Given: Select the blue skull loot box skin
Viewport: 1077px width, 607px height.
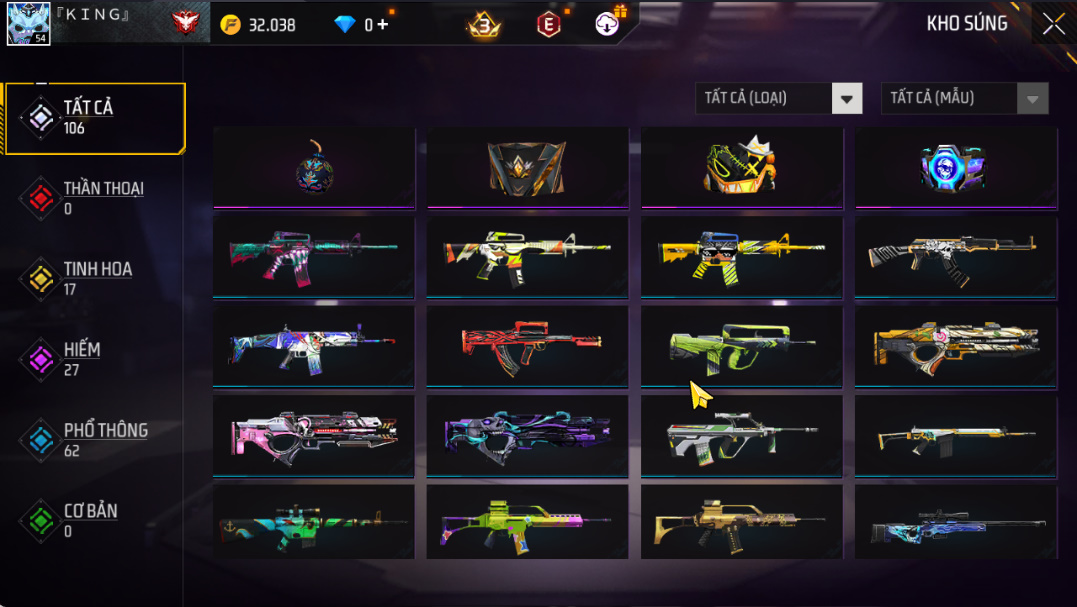Looking at the screenshot, I should tap(955, 167).
